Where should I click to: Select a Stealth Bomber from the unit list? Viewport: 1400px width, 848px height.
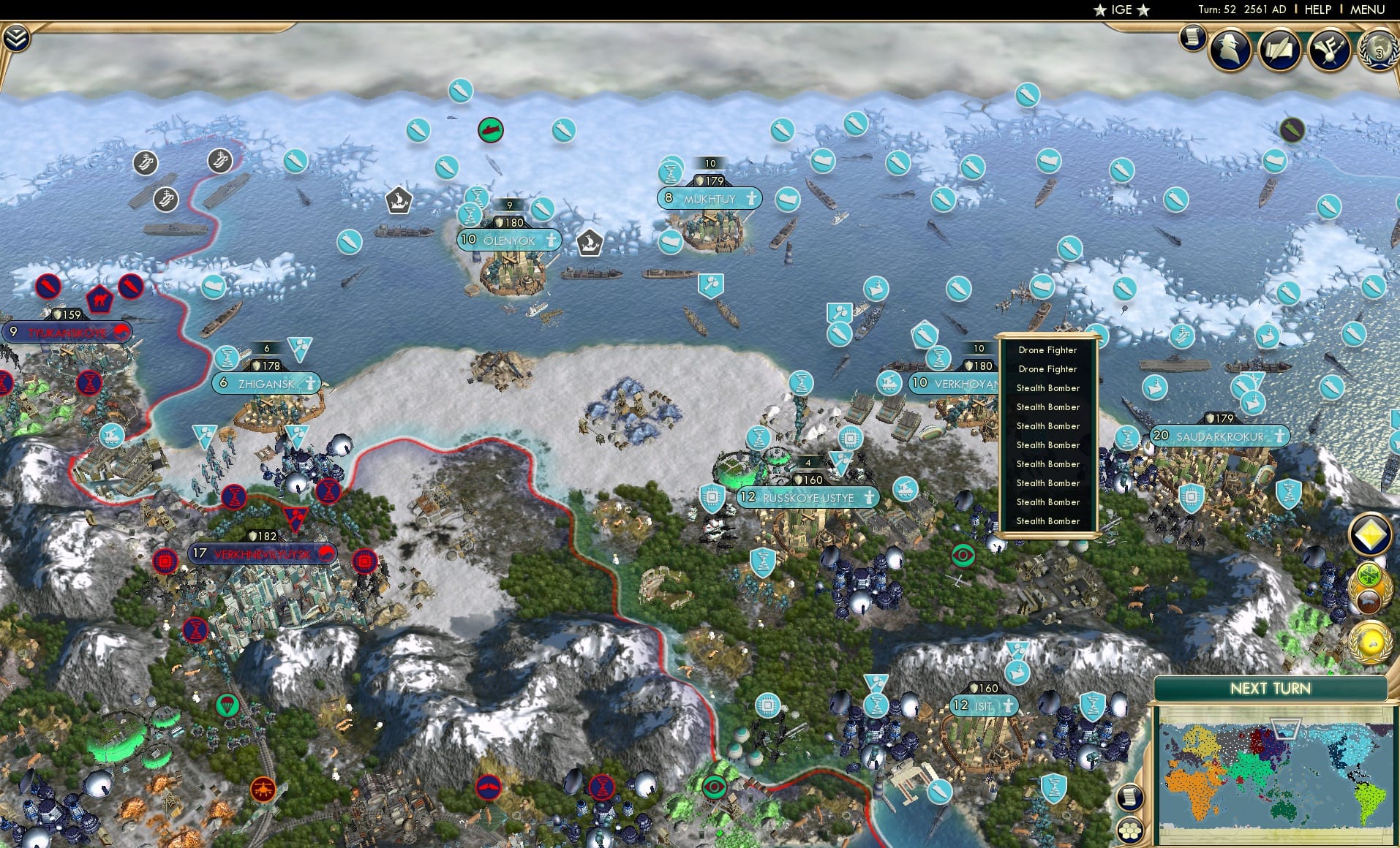(x=1047, y=388)
